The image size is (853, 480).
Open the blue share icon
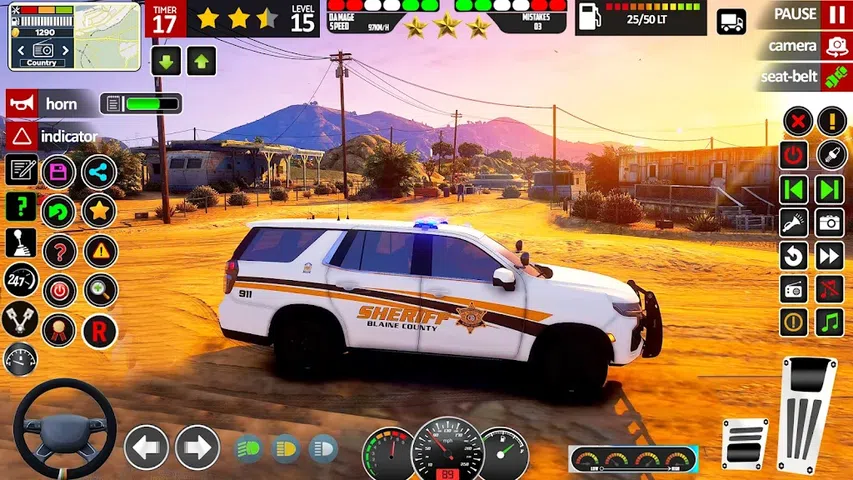[99, 172]
